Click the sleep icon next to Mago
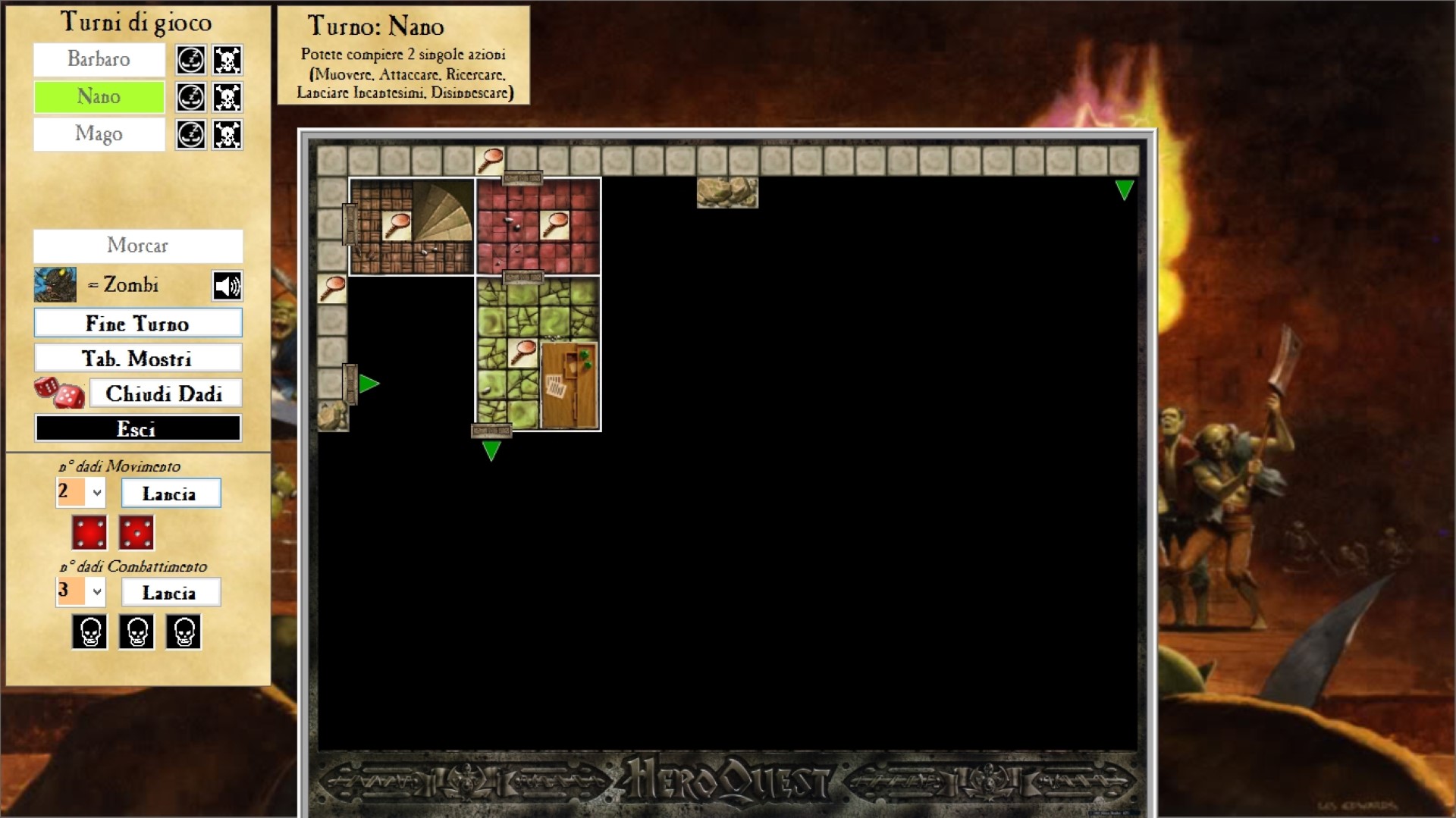The height and width of the screenshot is (818, 1456). (x=190, y=135)
